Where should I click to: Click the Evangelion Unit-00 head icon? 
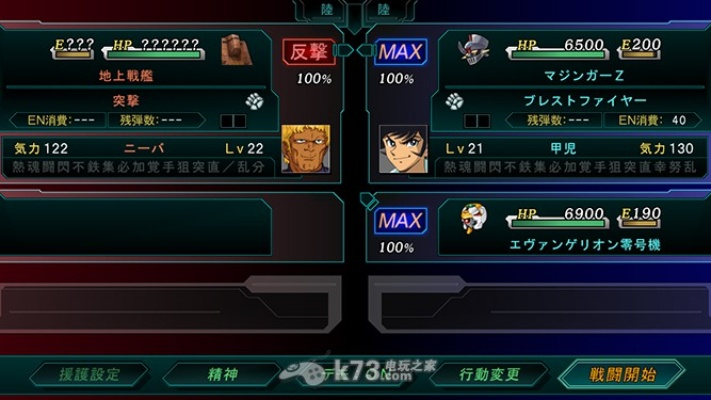[x=473, y=219]
